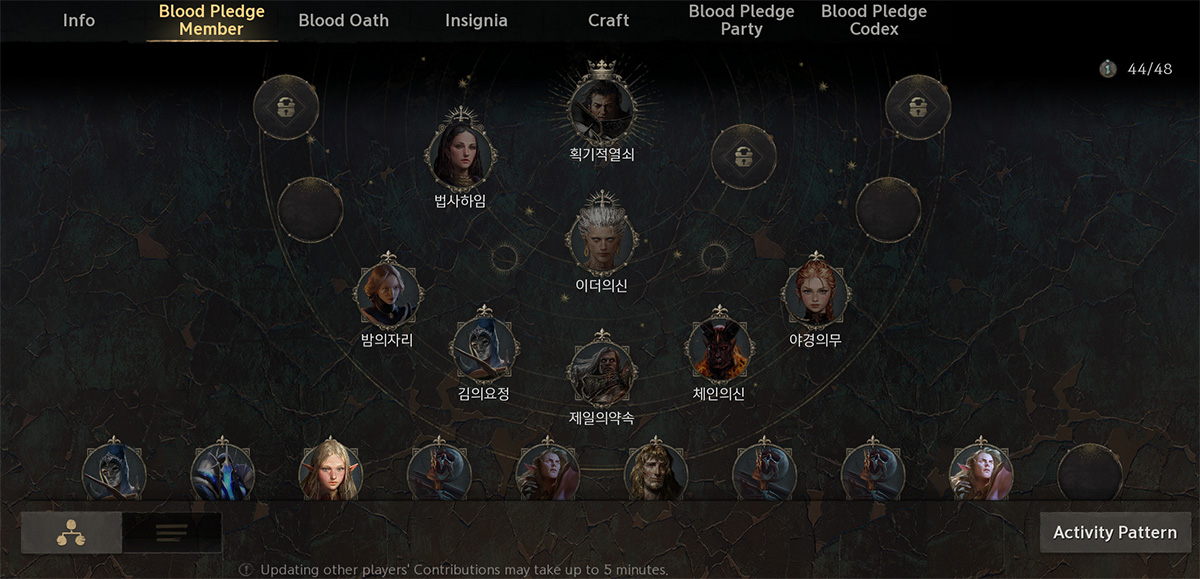This screenshot has width=1200, height=579.
Task: Go to the Insignia tab
Action: point(476,20)
